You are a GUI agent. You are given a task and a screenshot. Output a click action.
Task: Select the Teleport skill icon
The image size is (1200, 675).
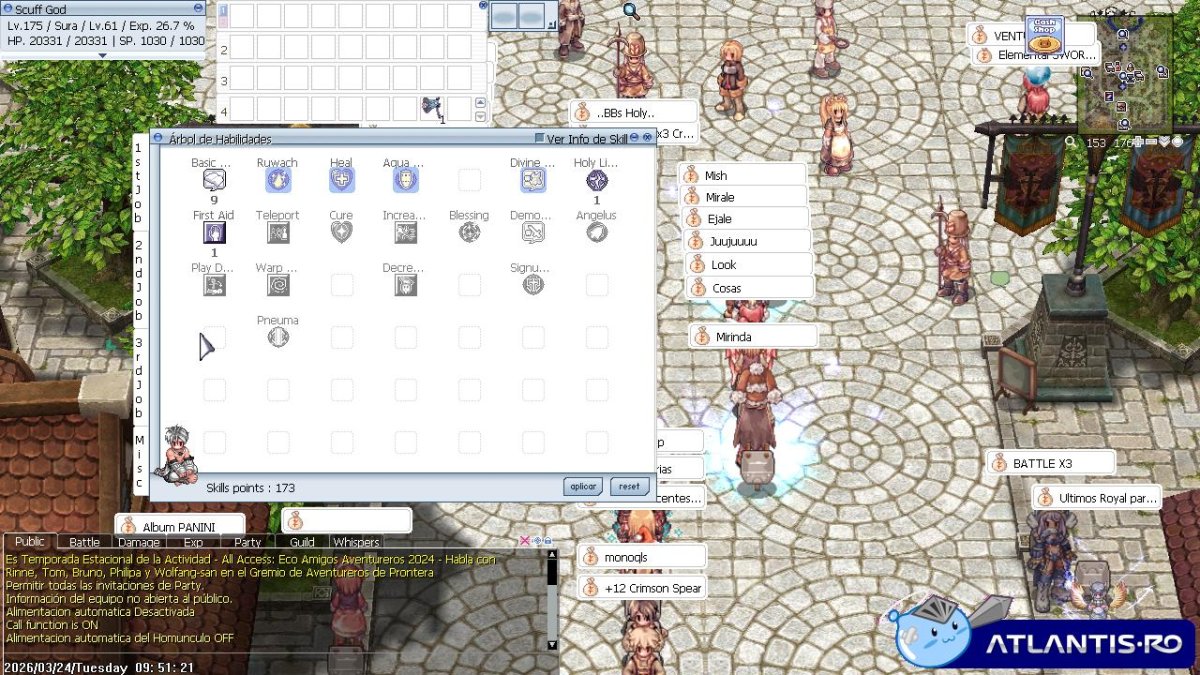(278, 233)
